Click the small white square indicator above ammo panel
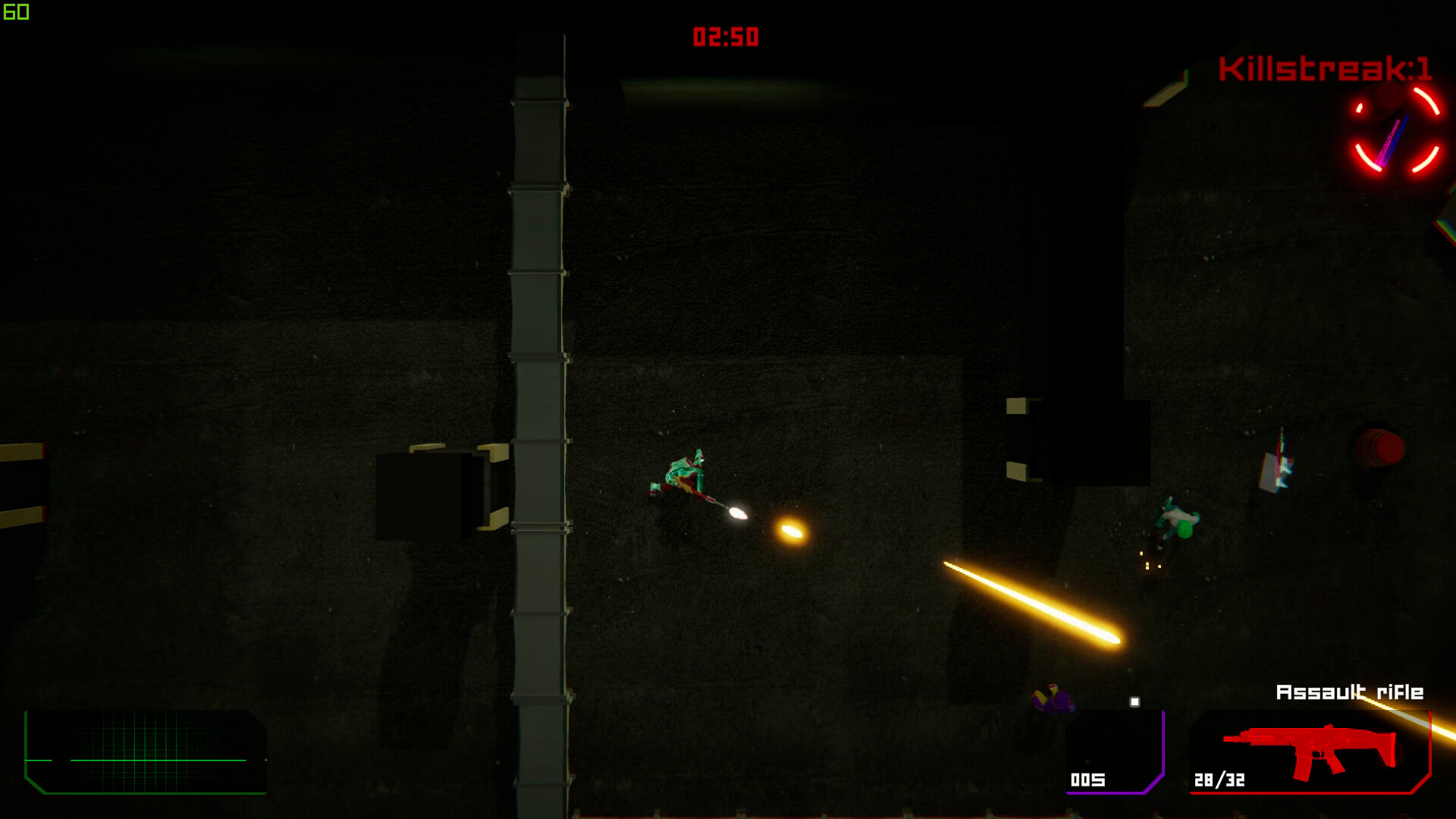 1136,701
